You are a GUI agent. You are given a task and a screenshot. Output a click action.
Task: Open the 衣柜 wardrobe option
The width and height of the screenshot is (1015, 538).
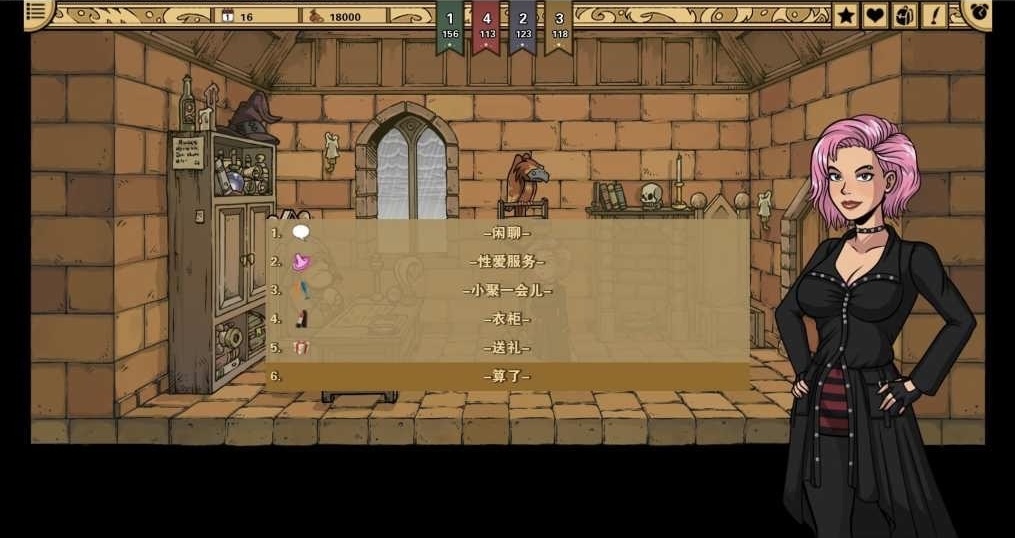[x=507, y=319]
